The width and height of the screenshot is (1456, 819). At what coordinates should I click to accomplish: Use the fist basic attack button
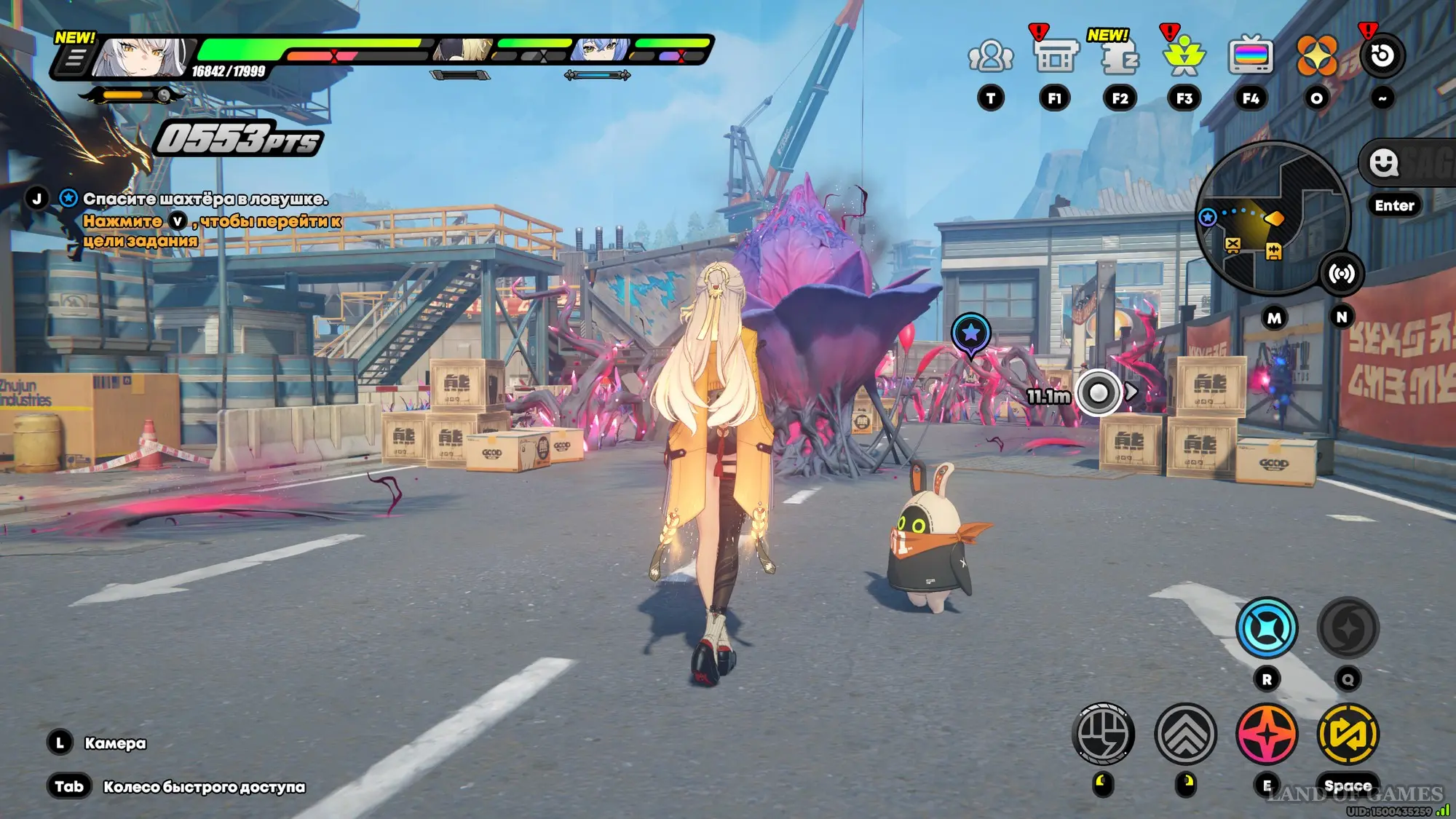click(x=1103, y=734)
